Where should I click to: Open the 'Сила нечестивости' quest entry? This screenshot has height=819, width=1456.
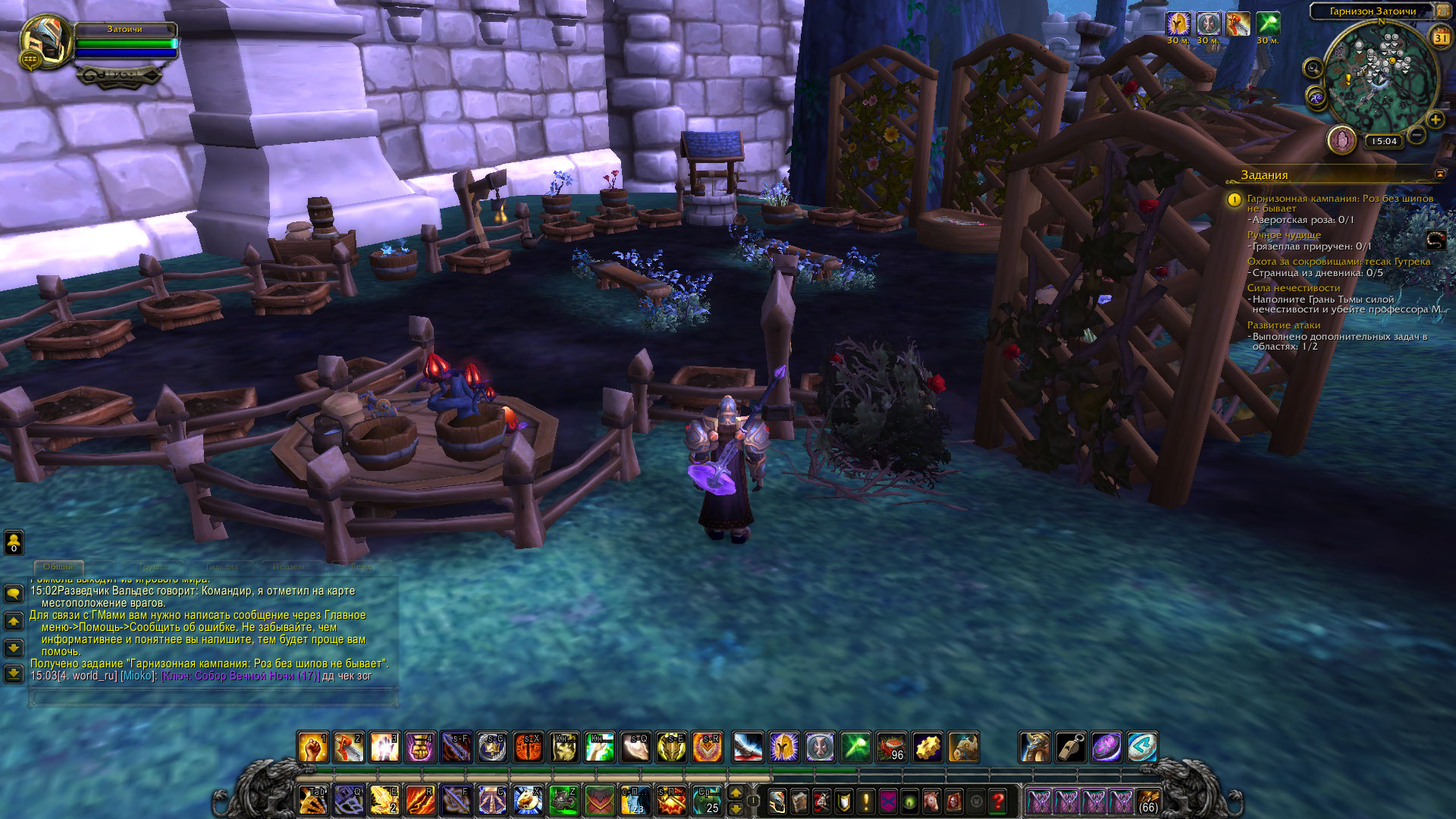[1293, 288]
